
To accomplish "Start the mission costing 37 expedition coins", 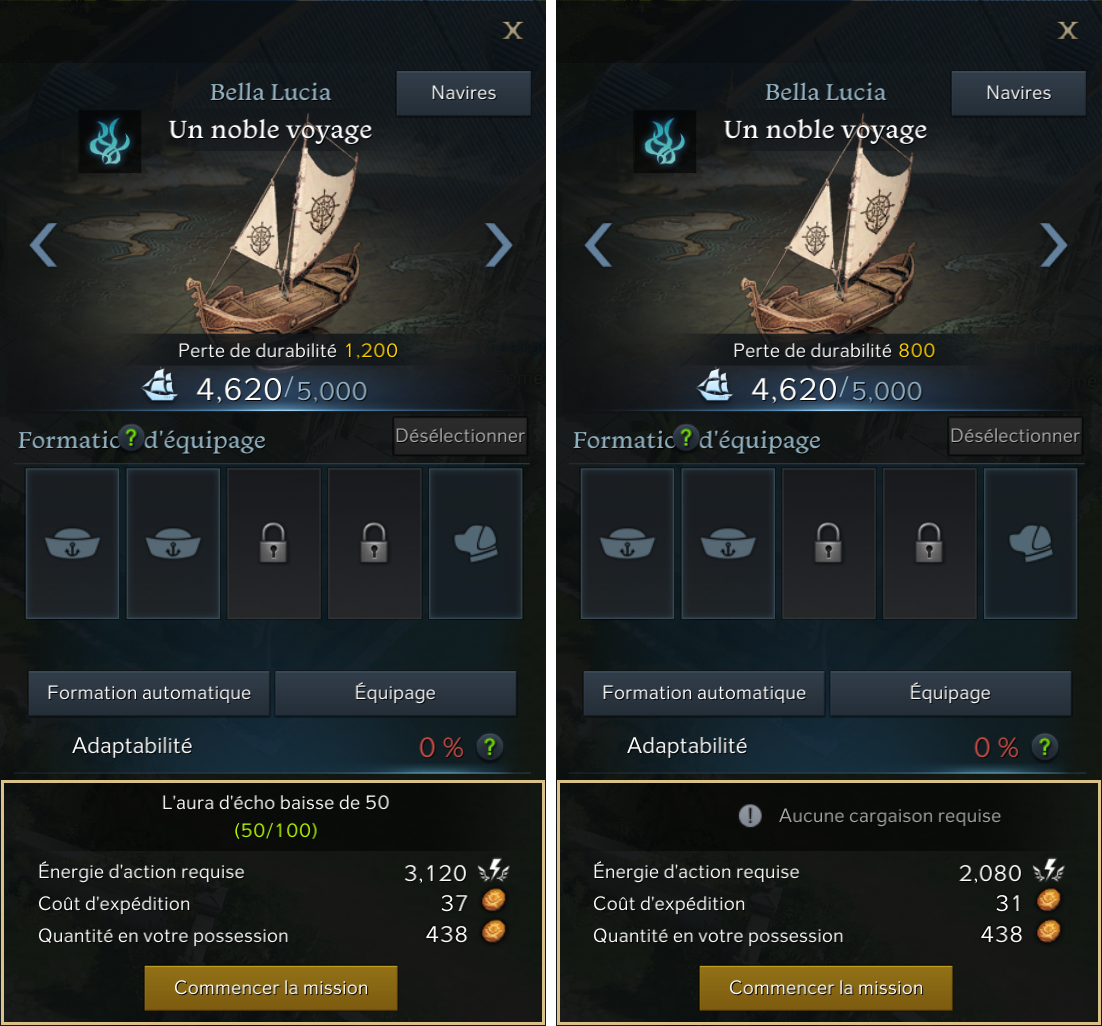I will [x=271, y=988].
